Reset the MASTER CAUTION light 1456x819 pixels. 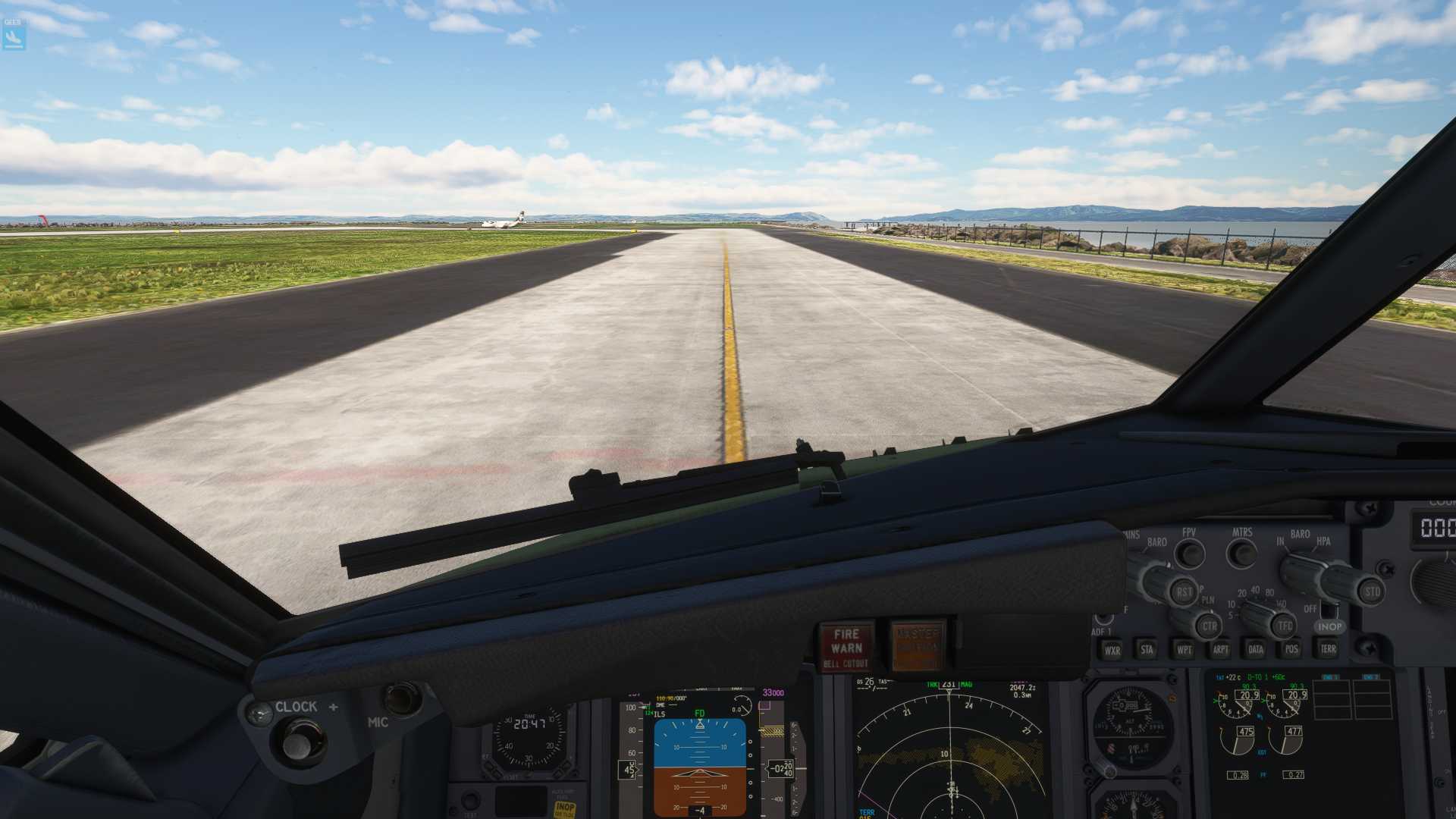pos(918,647)
